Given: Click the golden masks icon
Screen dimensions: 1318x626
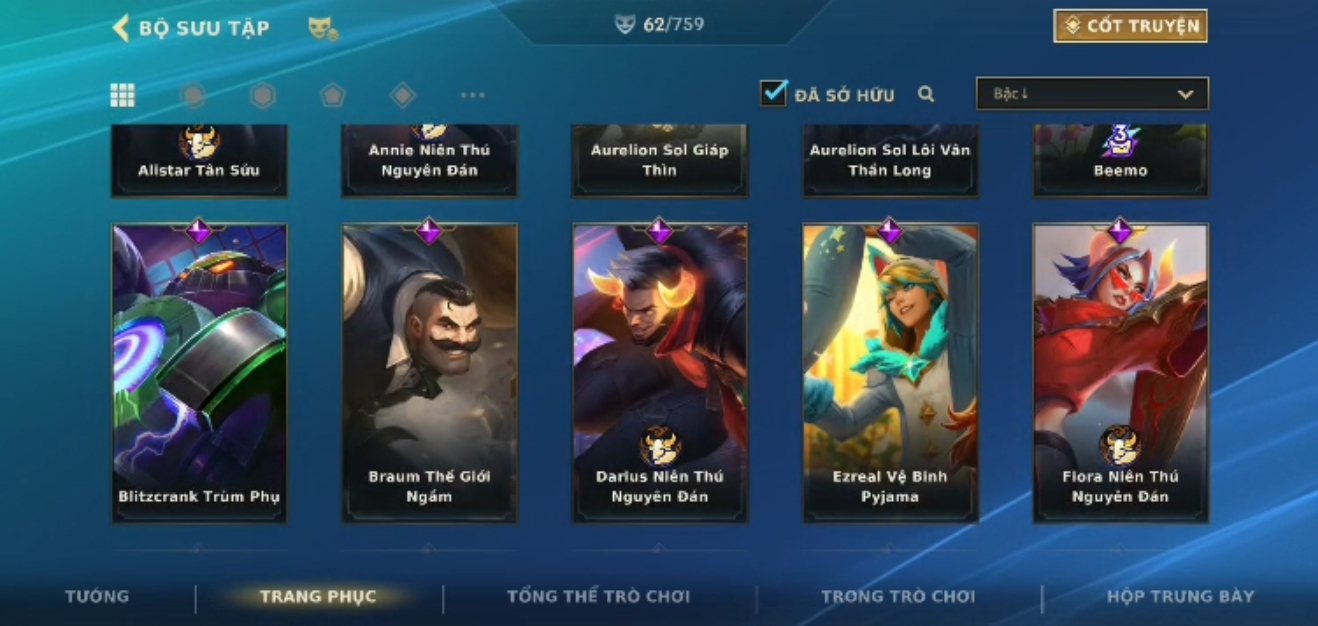Looking at the screenshot, I should tap(322, 29).
